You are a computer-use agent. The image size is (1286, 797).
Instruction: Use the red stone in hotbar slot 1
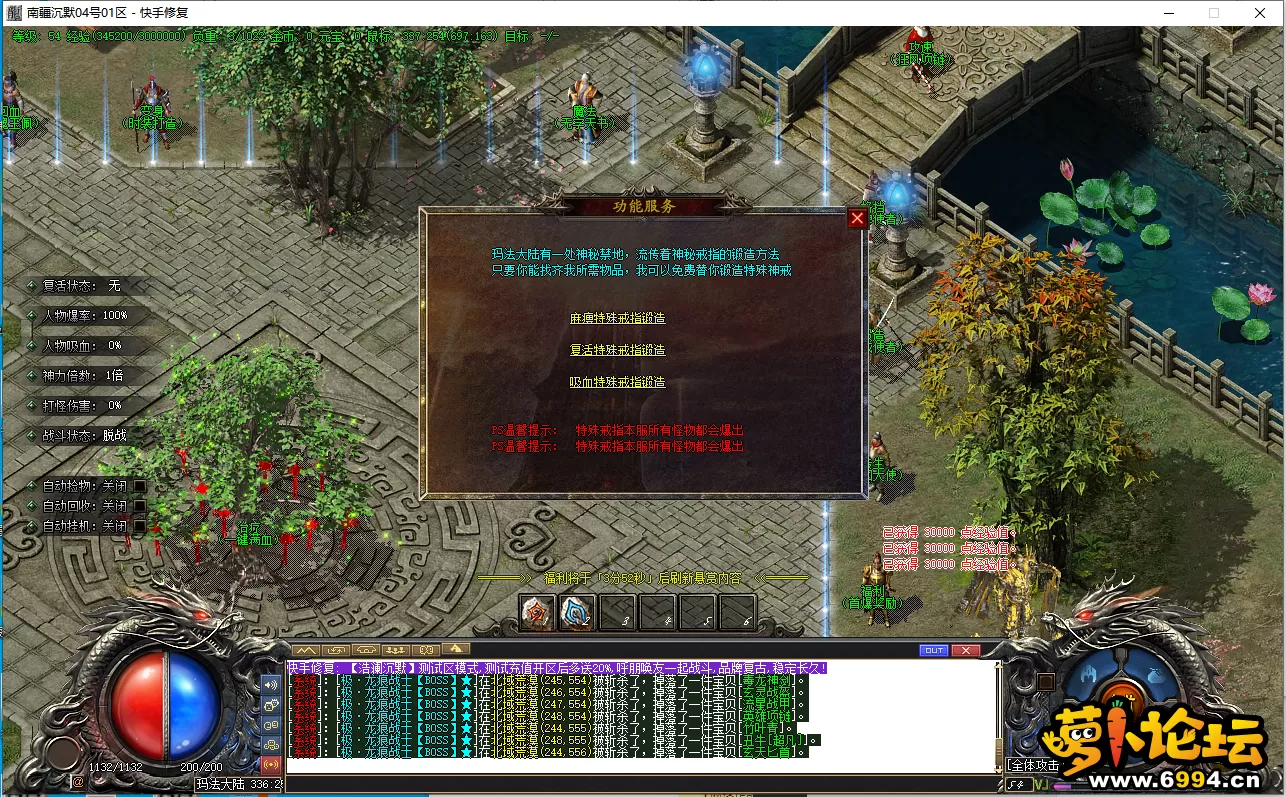(537, 612)
